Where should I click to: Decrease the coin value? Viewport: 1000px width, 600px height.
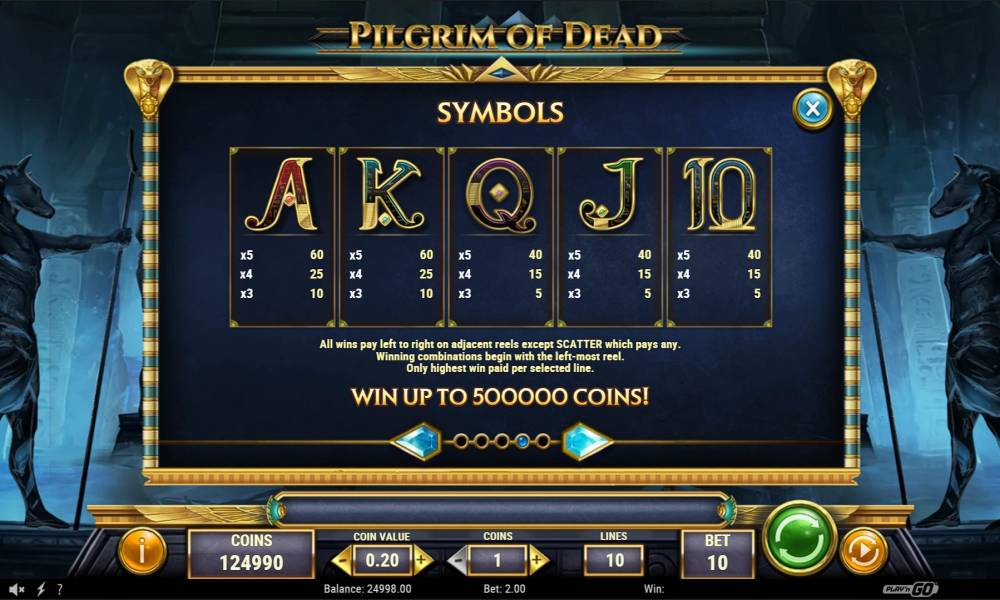point(341,560)
